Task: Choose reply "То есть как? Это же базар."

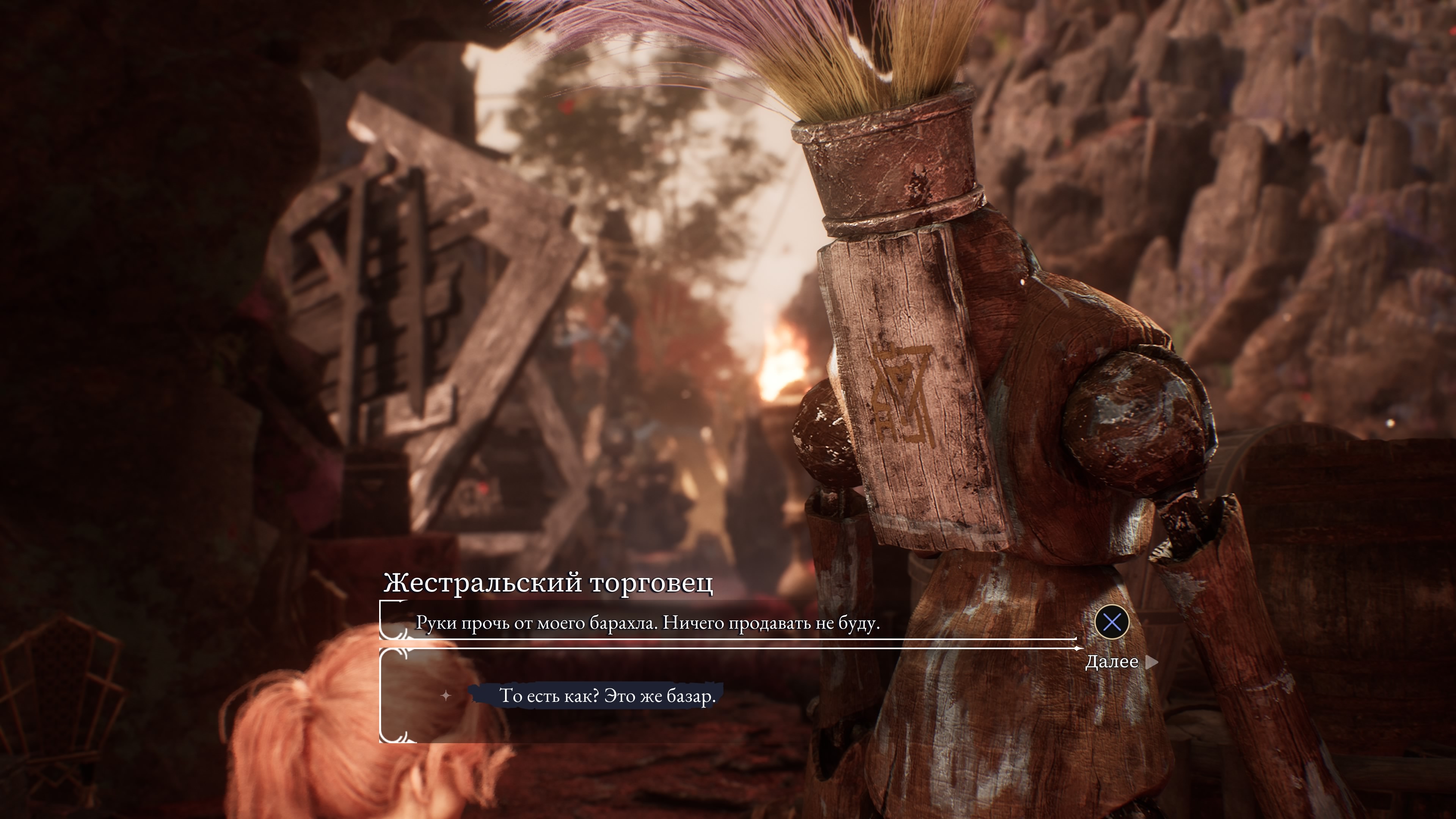Action: click(x=607, y=696)
